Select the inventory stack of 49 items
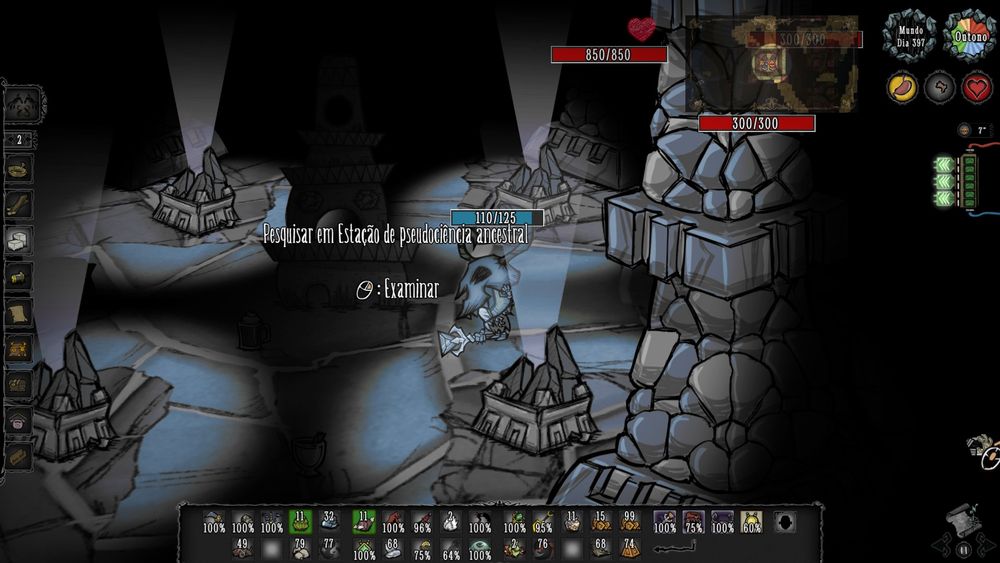Image resolution: width=1000 pixels, height=563 pixels. [241, 547]
